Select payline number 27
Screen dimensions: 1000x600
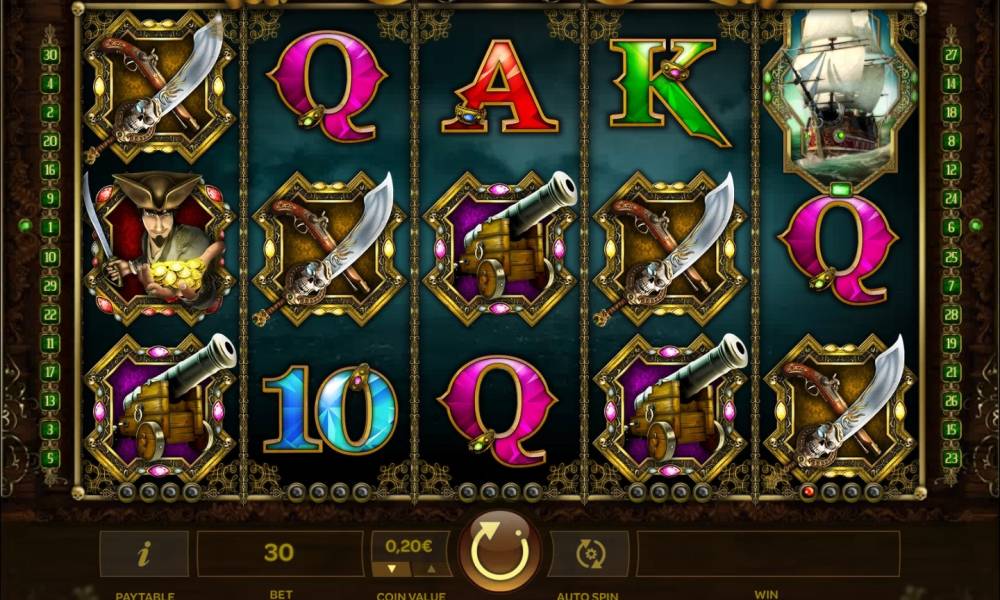coord(951,55)
